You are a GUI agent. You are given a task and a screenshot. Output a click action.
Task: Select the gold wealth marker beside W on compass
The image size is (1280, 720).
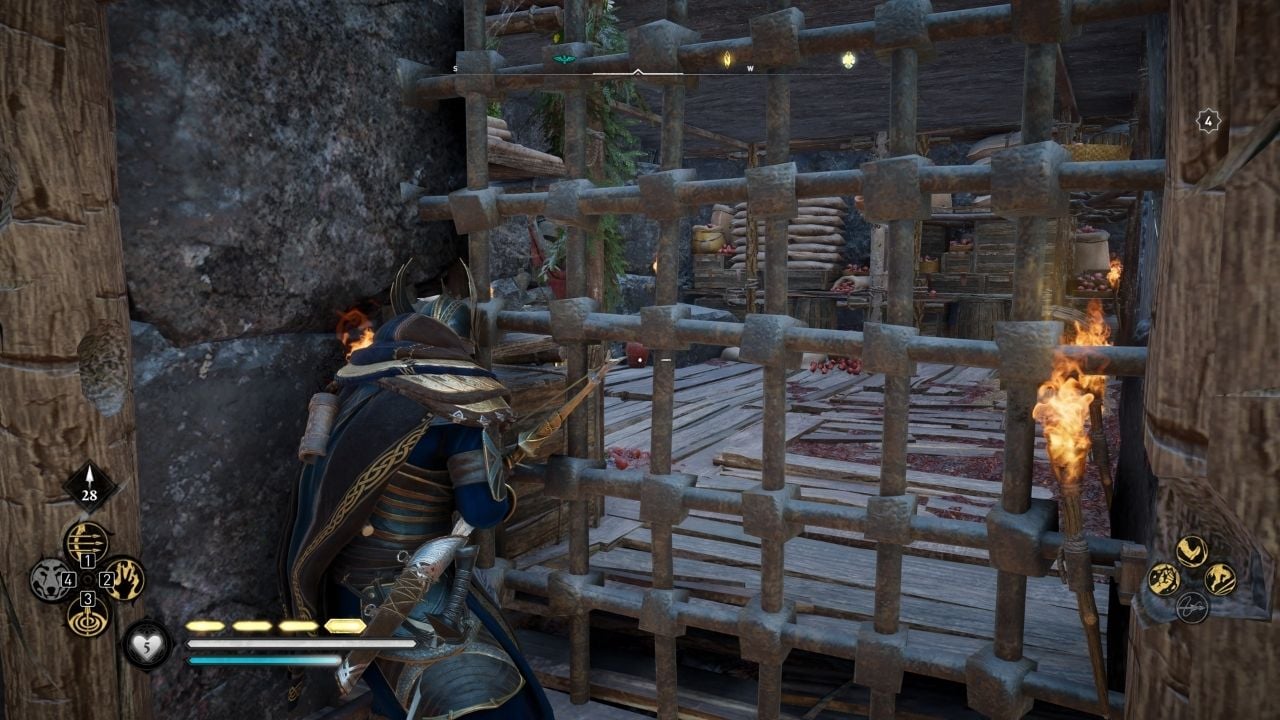click(727, 60)
